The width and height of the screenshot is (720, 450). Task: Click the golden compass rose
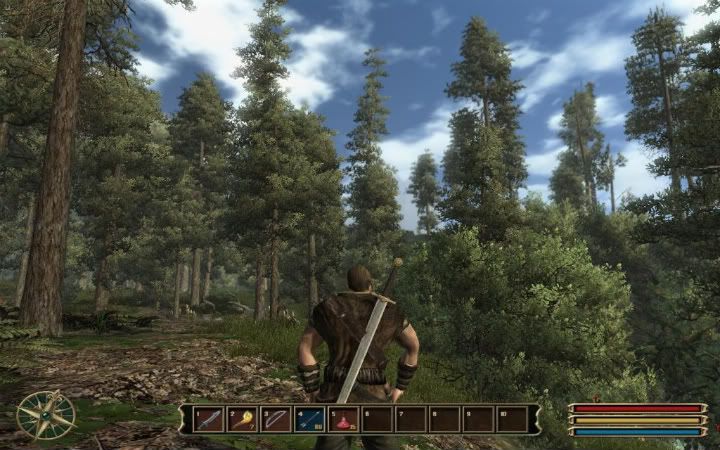(x=46, y=414)
